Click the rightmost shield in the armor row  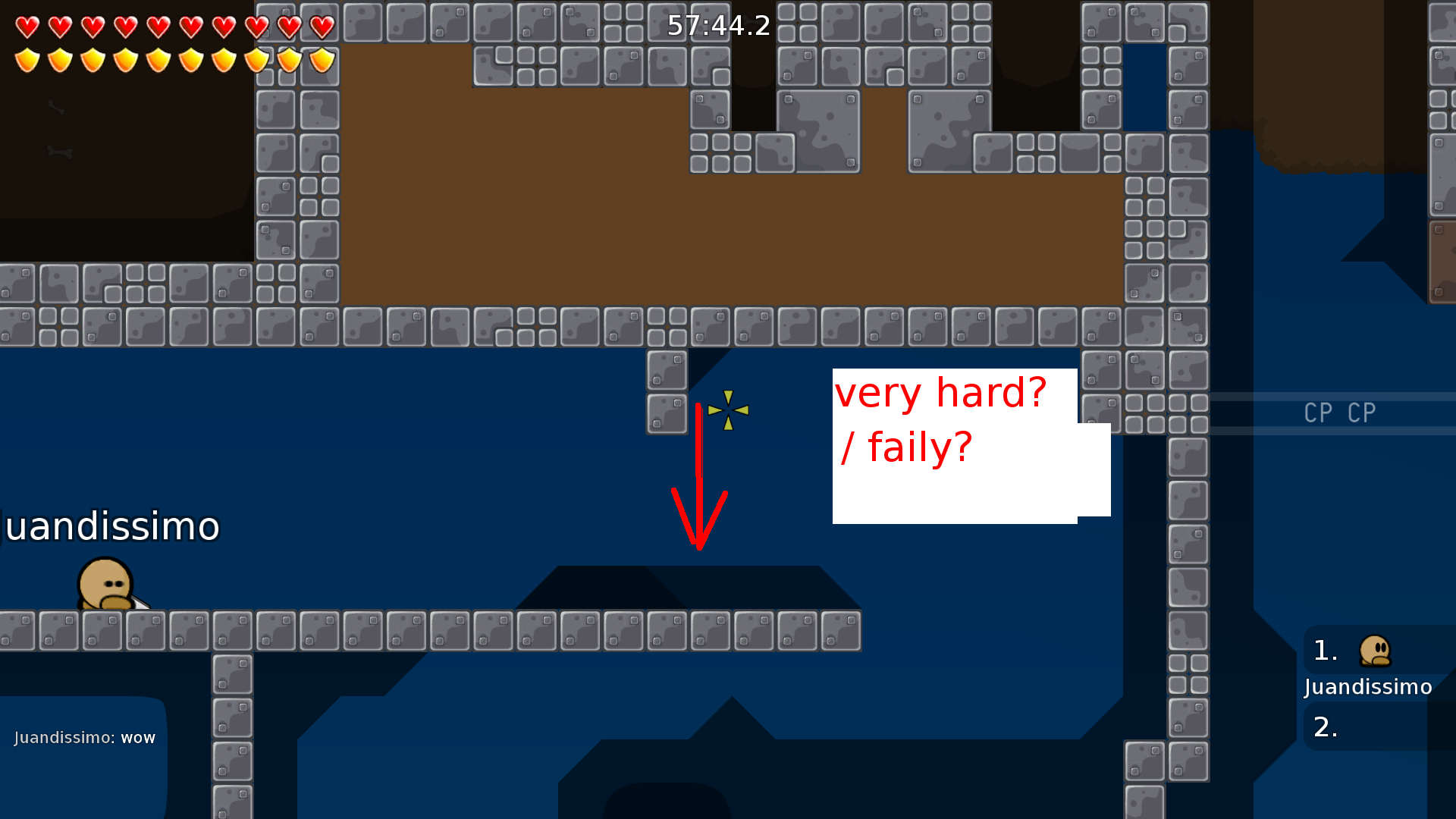[x=321, y=60]
